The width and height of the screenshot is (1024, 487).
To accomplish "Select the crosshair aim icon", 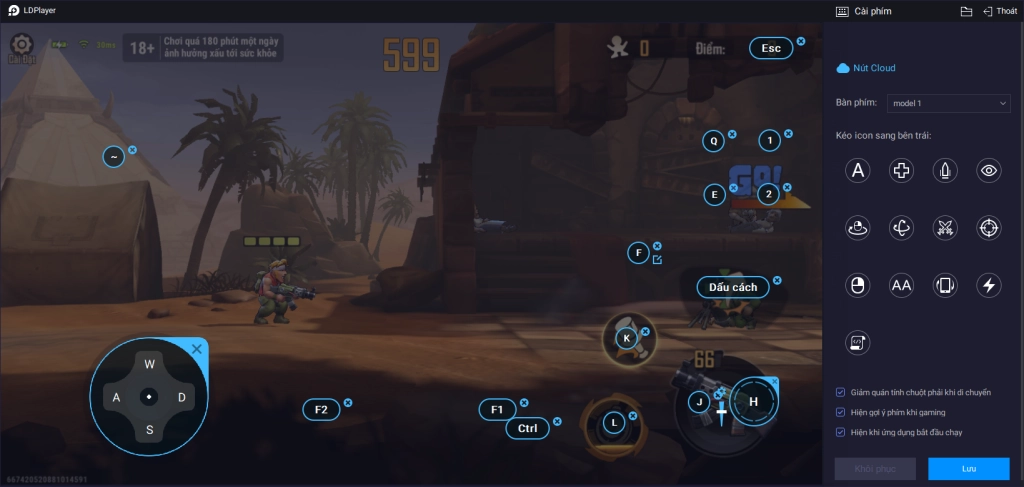I will (989, 228).
